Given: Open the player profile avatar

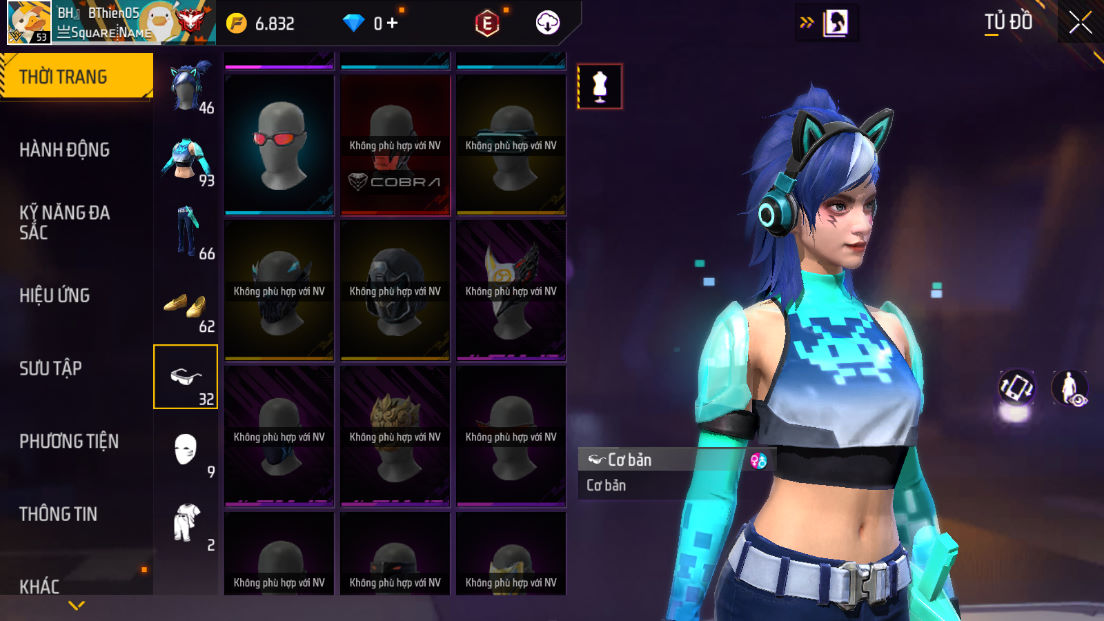Looking at the screenshot, I should click(29, 22).
